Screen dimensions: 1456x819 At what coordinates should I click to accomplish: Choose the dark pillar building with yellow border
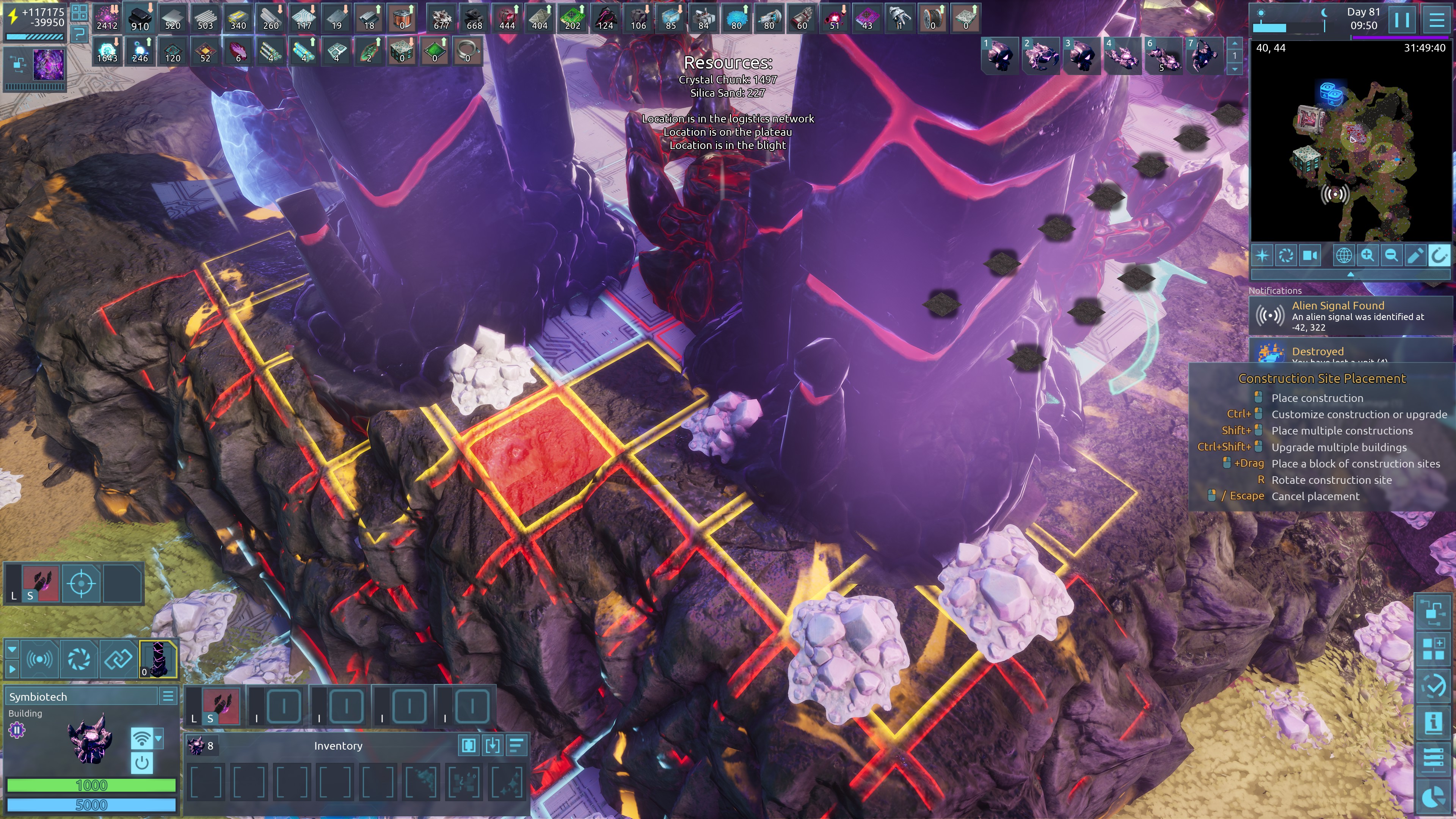click(x=158, y=659)
